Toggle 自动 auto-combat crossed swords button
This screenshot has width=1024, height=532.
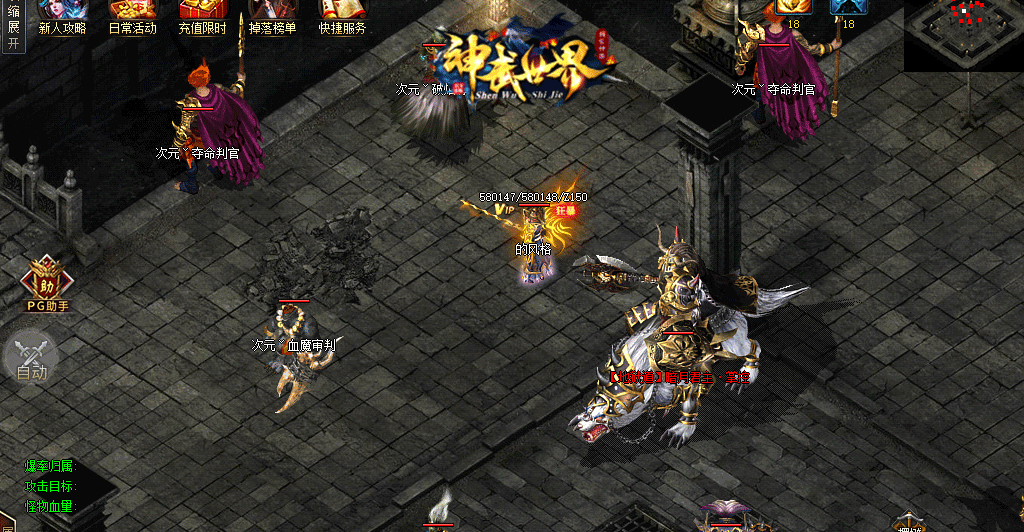click(x=31, y=357)
